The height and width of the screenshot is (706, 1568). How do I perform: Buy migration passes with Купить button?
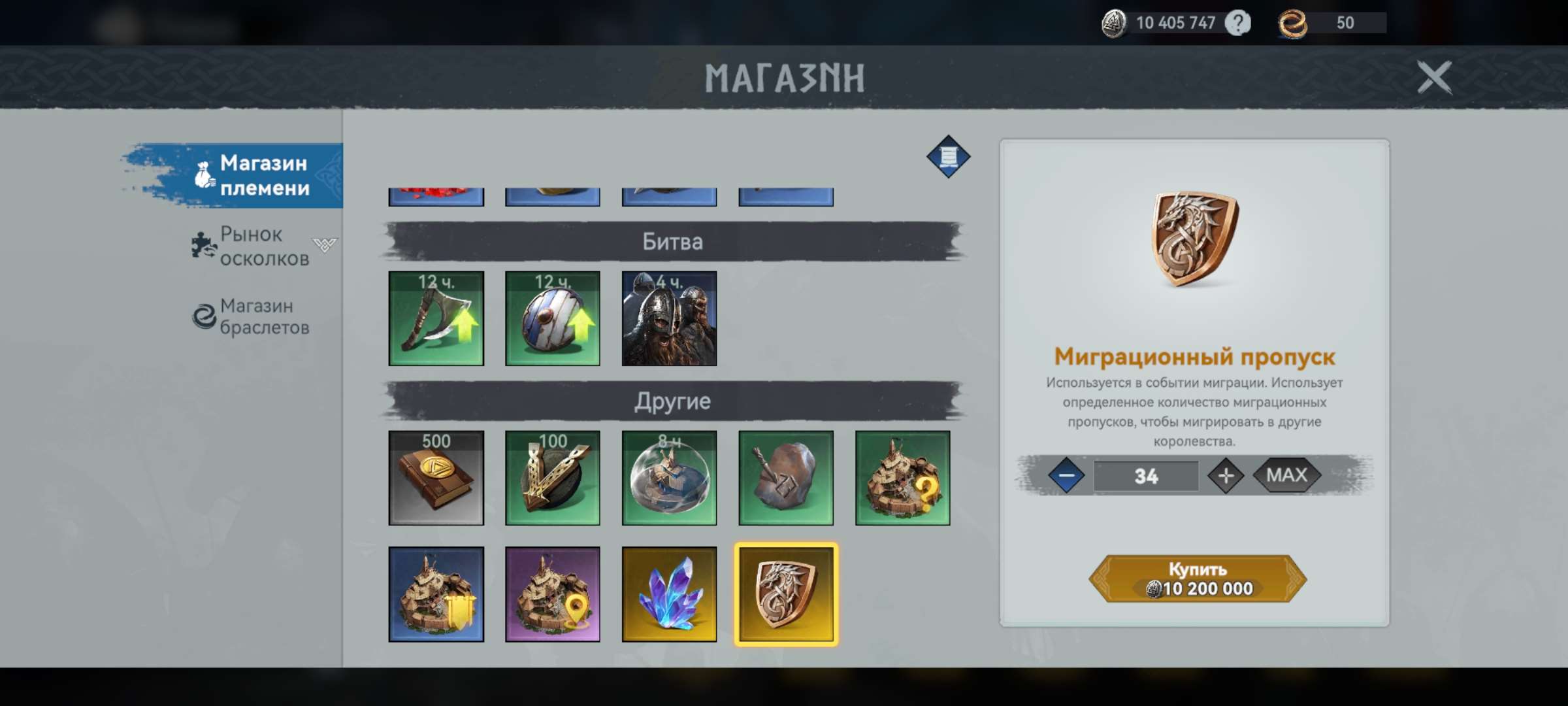(x=1197, y=579)
